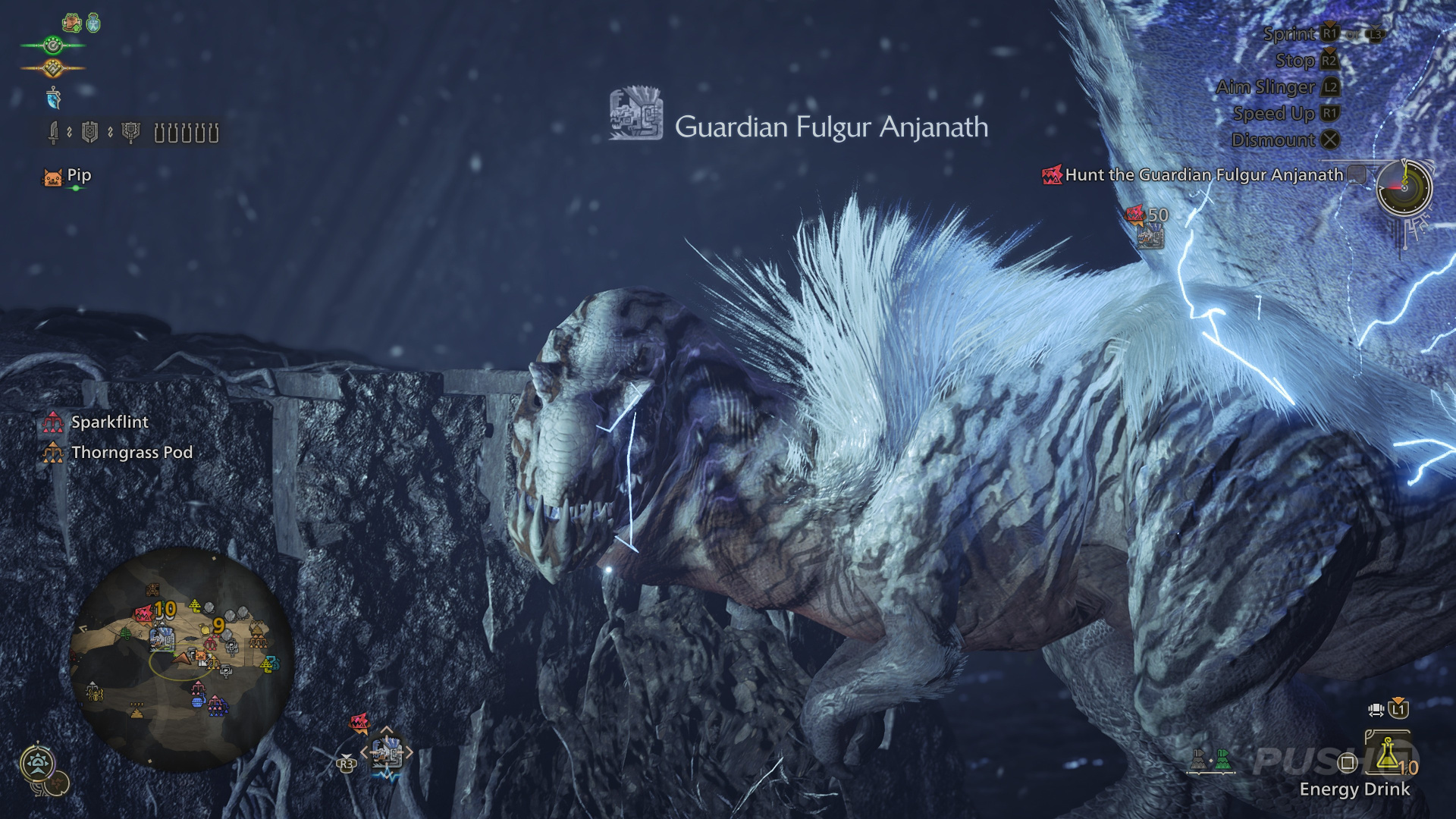Select Pip's Palico portrait icon

[x=53, y=175]
